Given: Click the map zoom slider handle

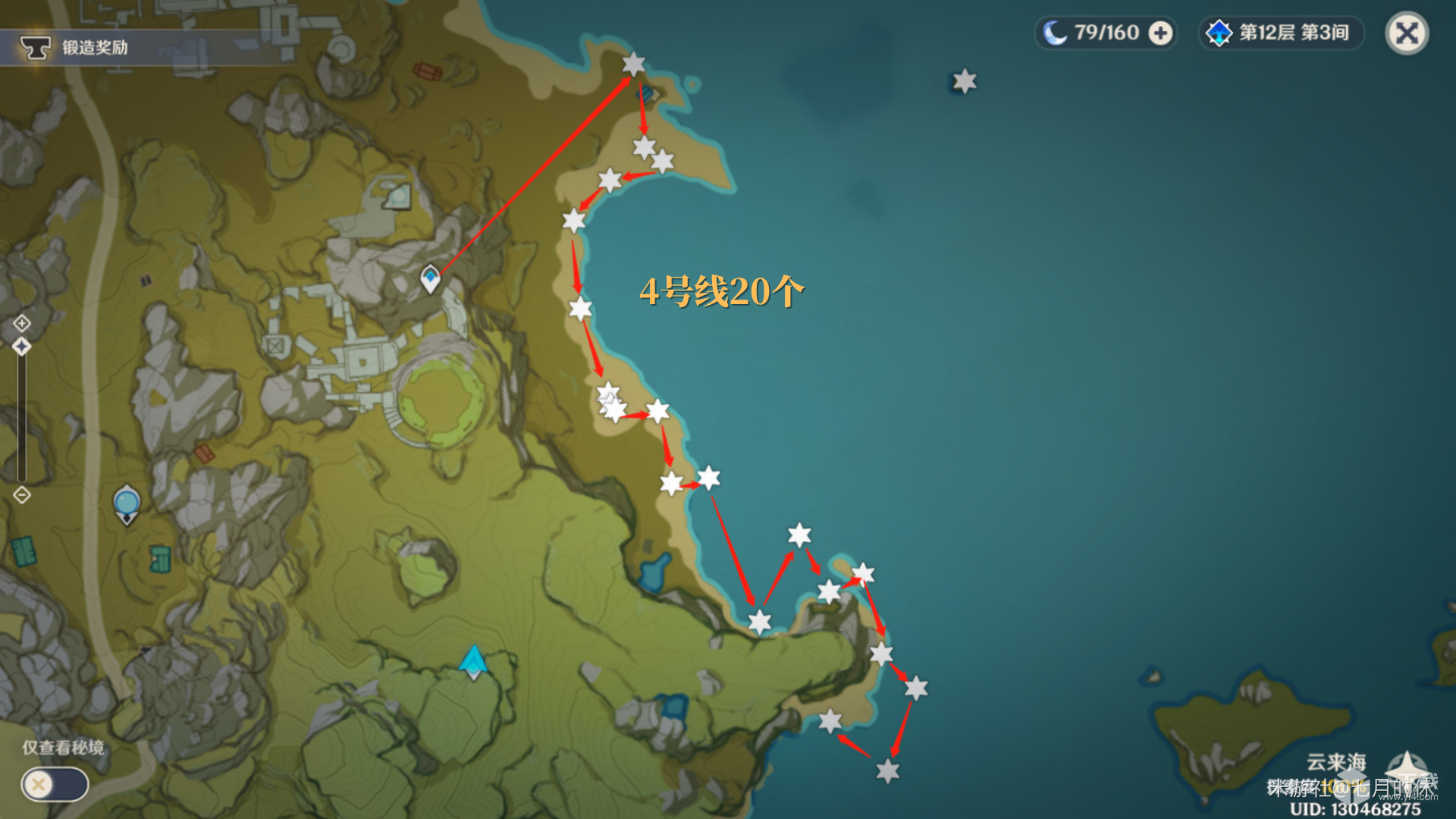Looking at the screenshot, I should click(22, 347).
